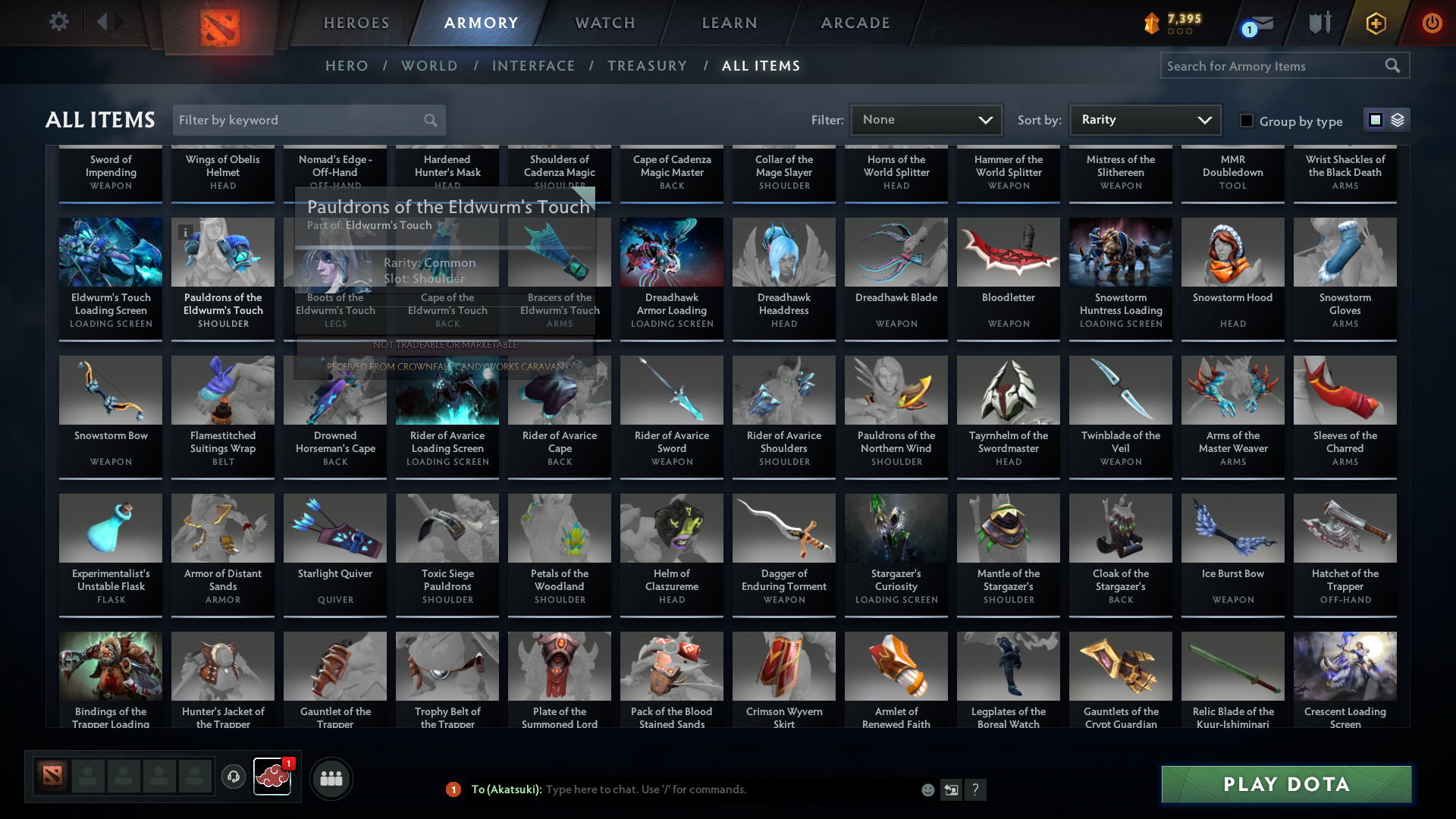Expand the chat commands help menu
Screen dimensions: 1456x819
pos(976,789)
